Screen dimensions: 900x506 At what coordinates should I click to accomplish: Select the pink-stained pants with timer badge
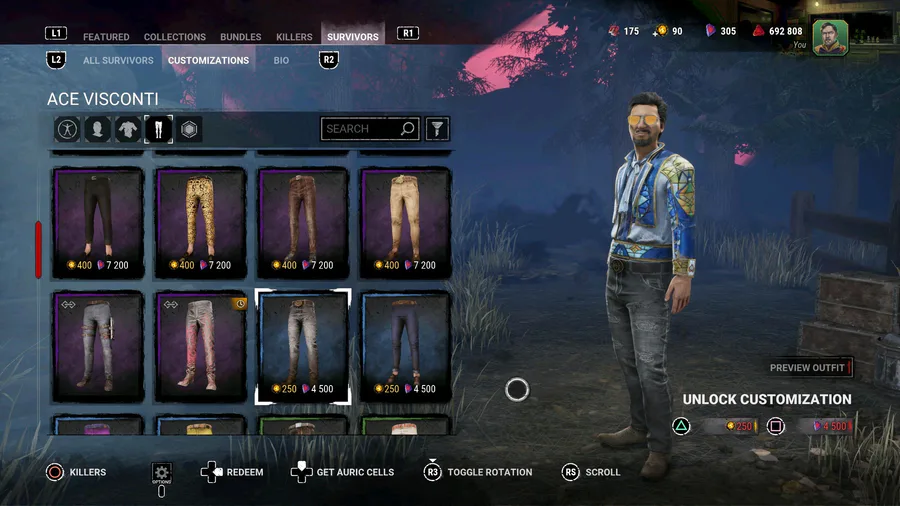coord(201,346)
